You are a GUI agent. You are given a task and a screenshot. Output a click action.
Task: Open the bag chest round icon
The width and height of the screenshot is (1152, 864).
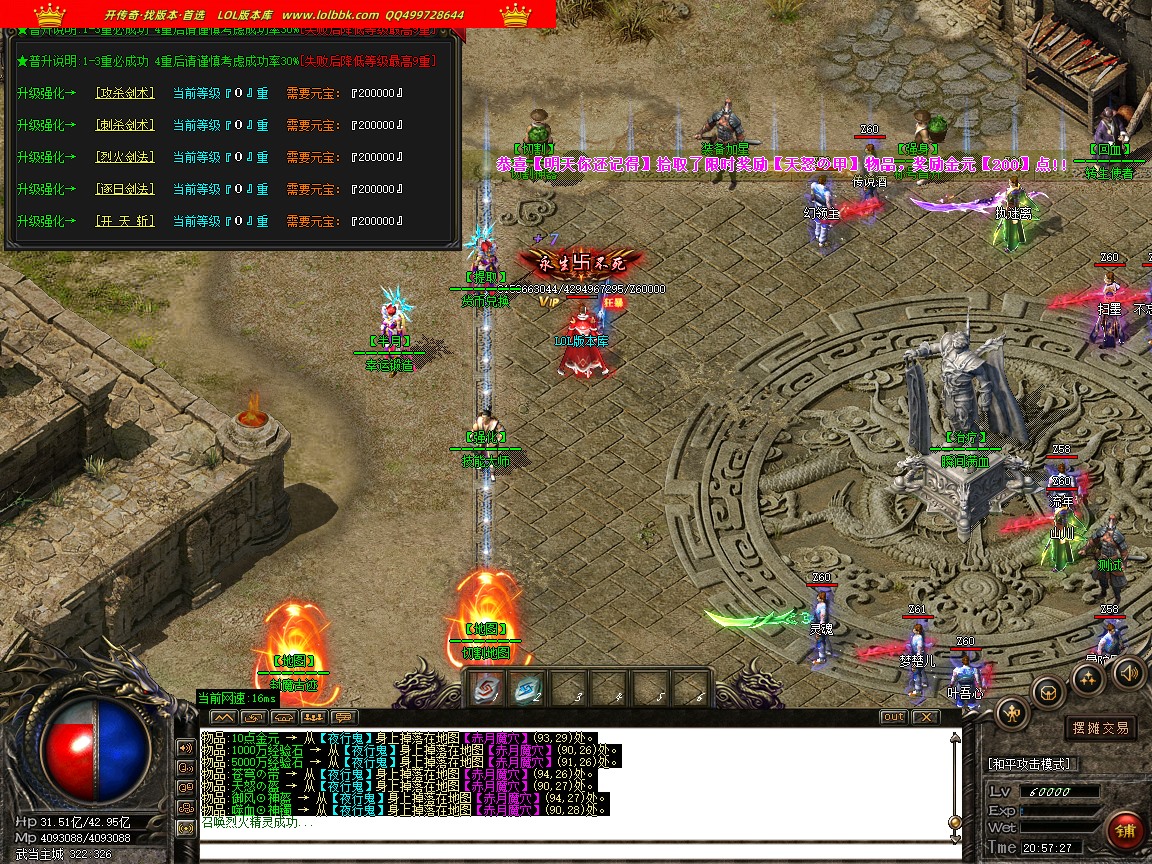1049,692
